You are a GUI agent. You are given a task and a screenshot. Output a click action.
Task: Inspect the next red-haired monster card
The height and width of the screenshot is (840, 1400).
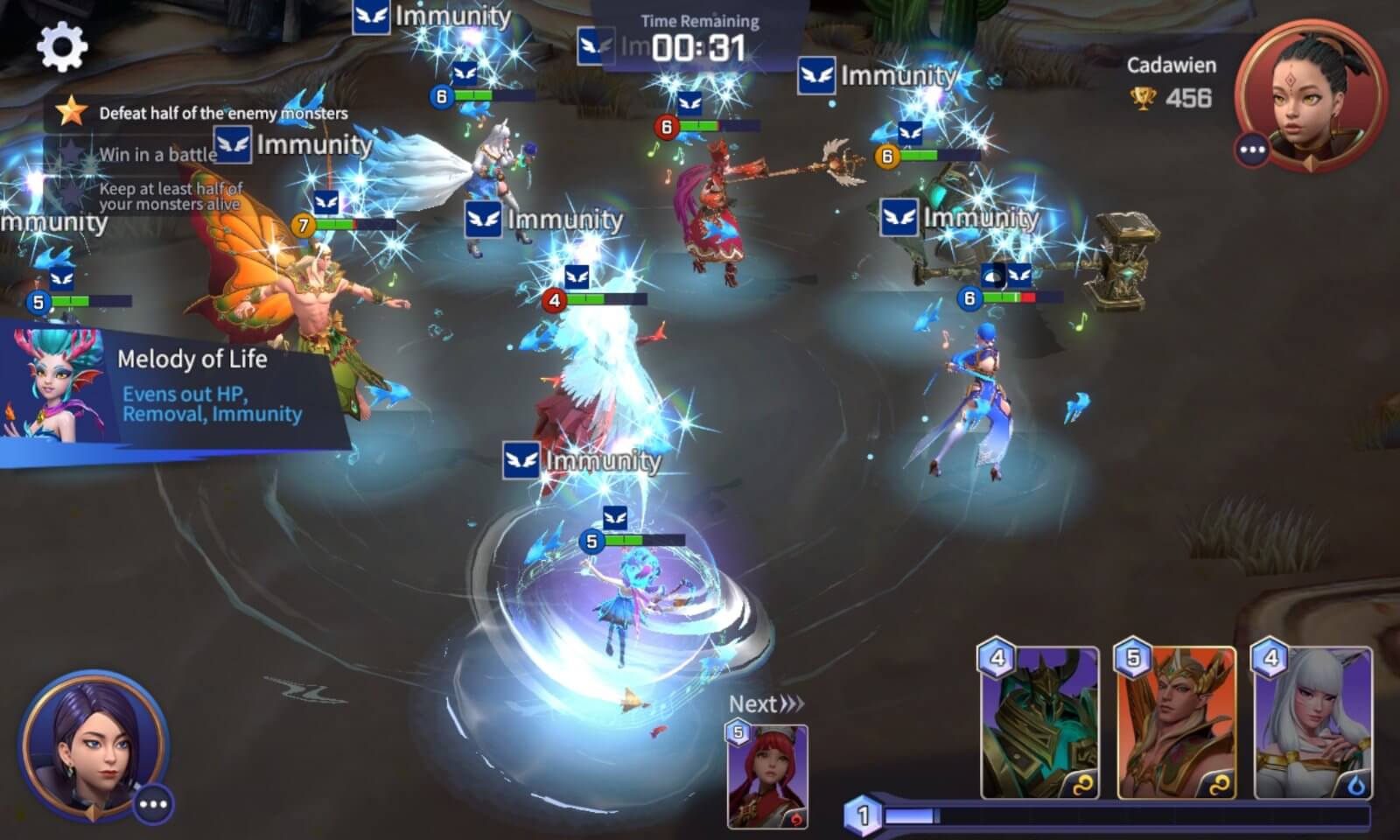click(x=767, y=775)
